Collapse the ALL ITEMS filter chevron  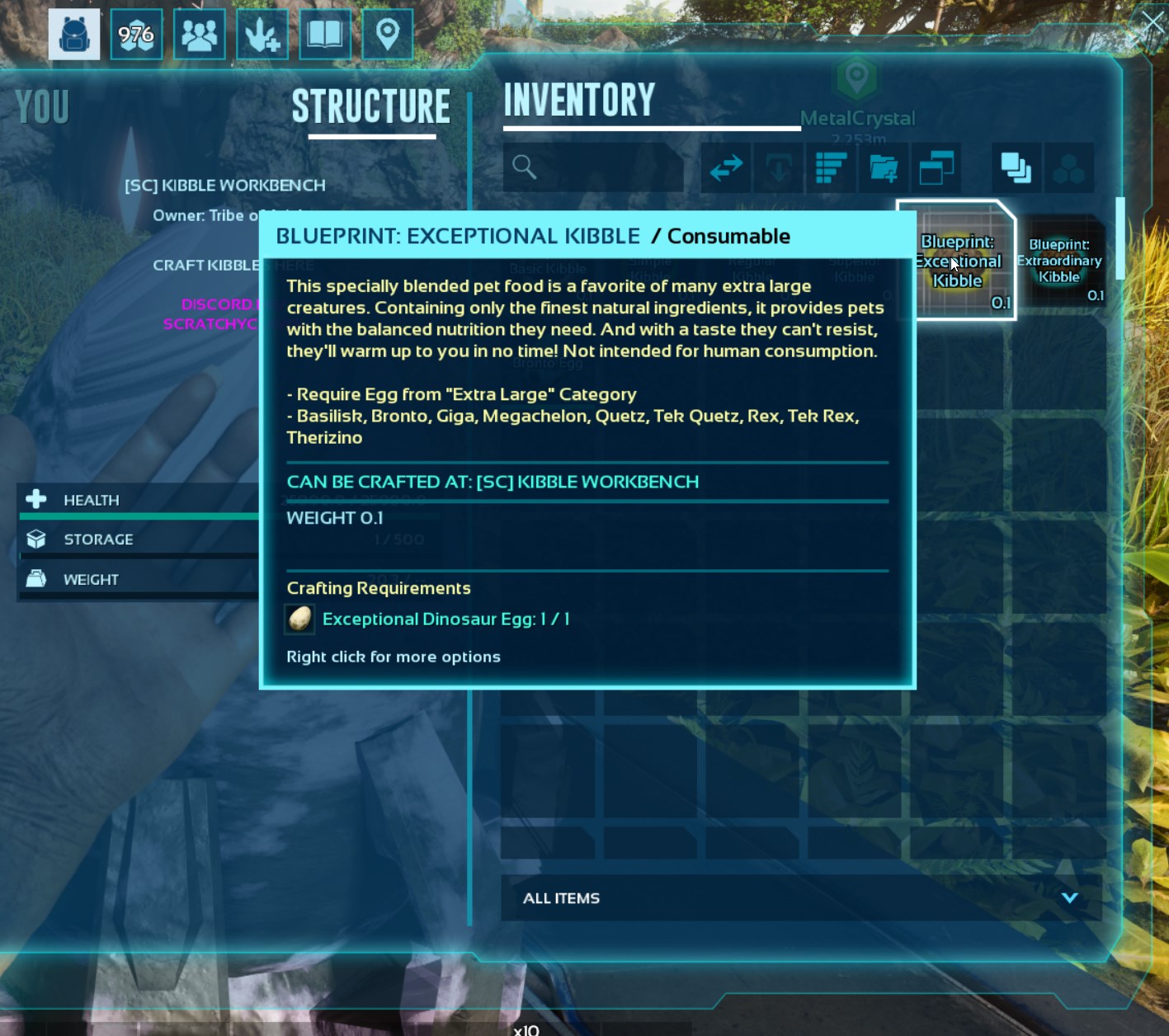click(1070, 898)
